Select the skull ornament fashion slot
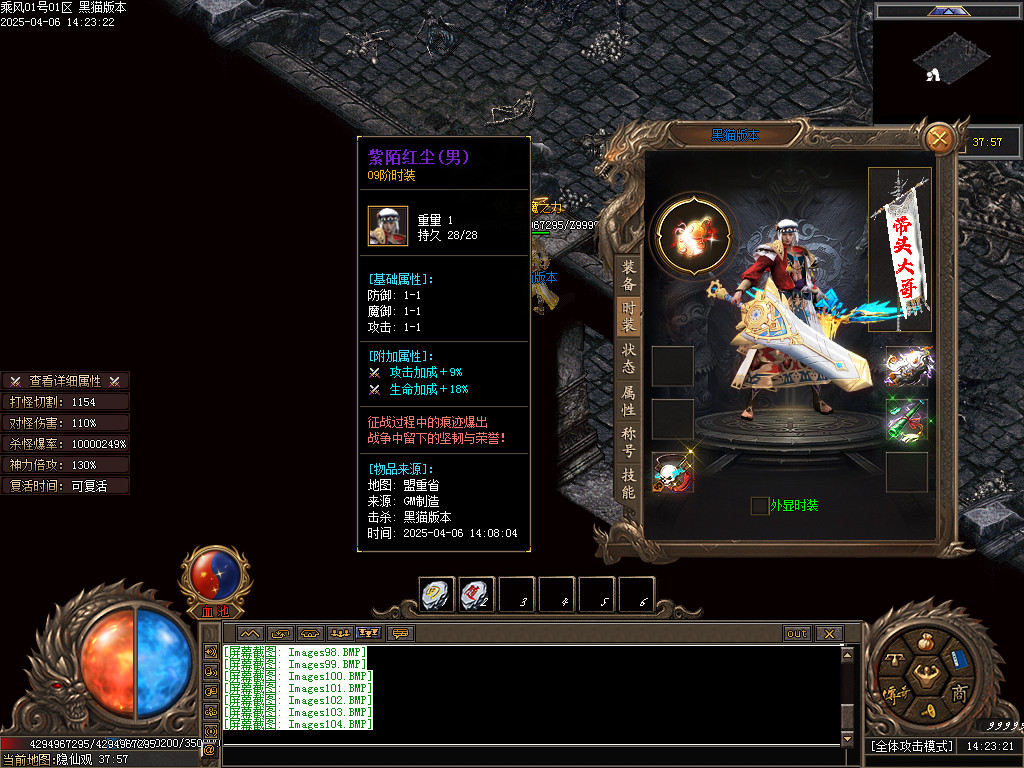Viewport: 1024px width, 768px height. [672, 472]
